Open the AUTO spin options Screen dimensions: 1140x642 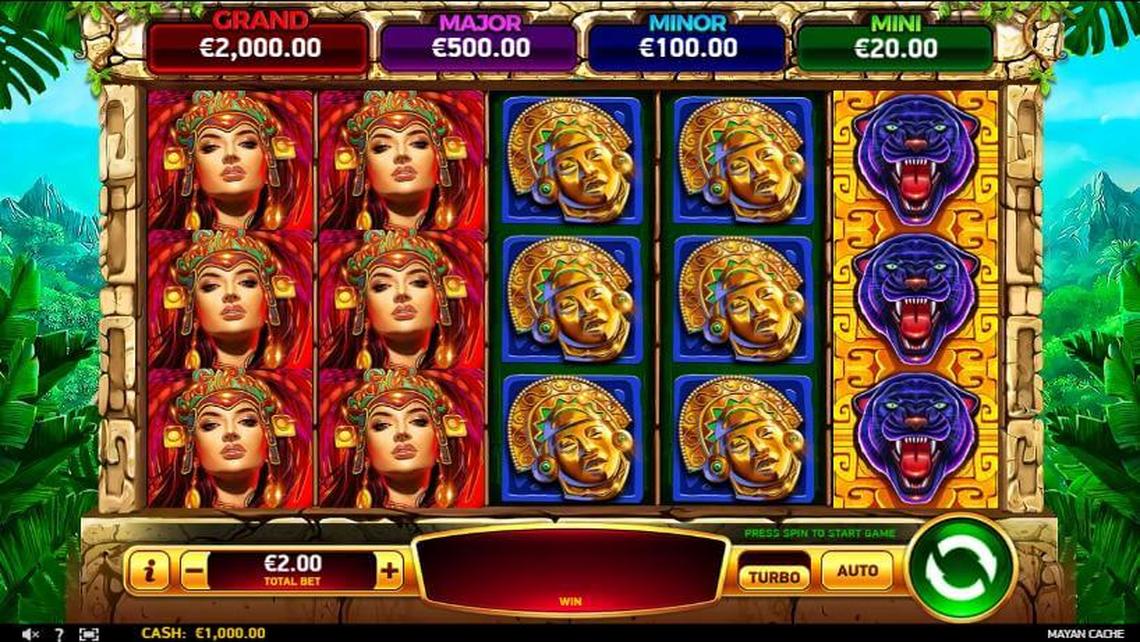tap(857, 571)
